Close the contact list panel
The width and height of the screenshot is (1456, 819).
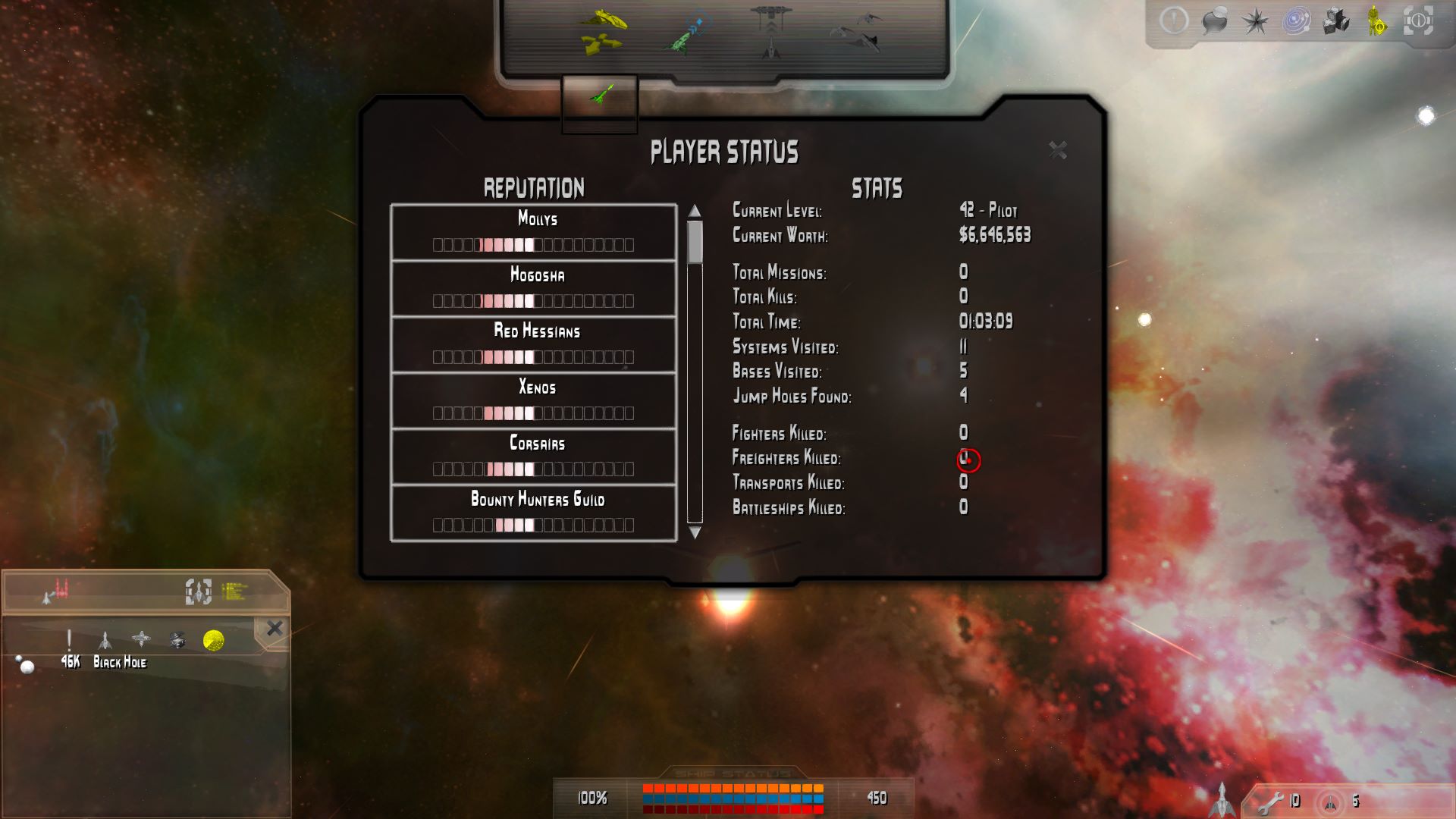pyautogui.click(x=275, y=628)
